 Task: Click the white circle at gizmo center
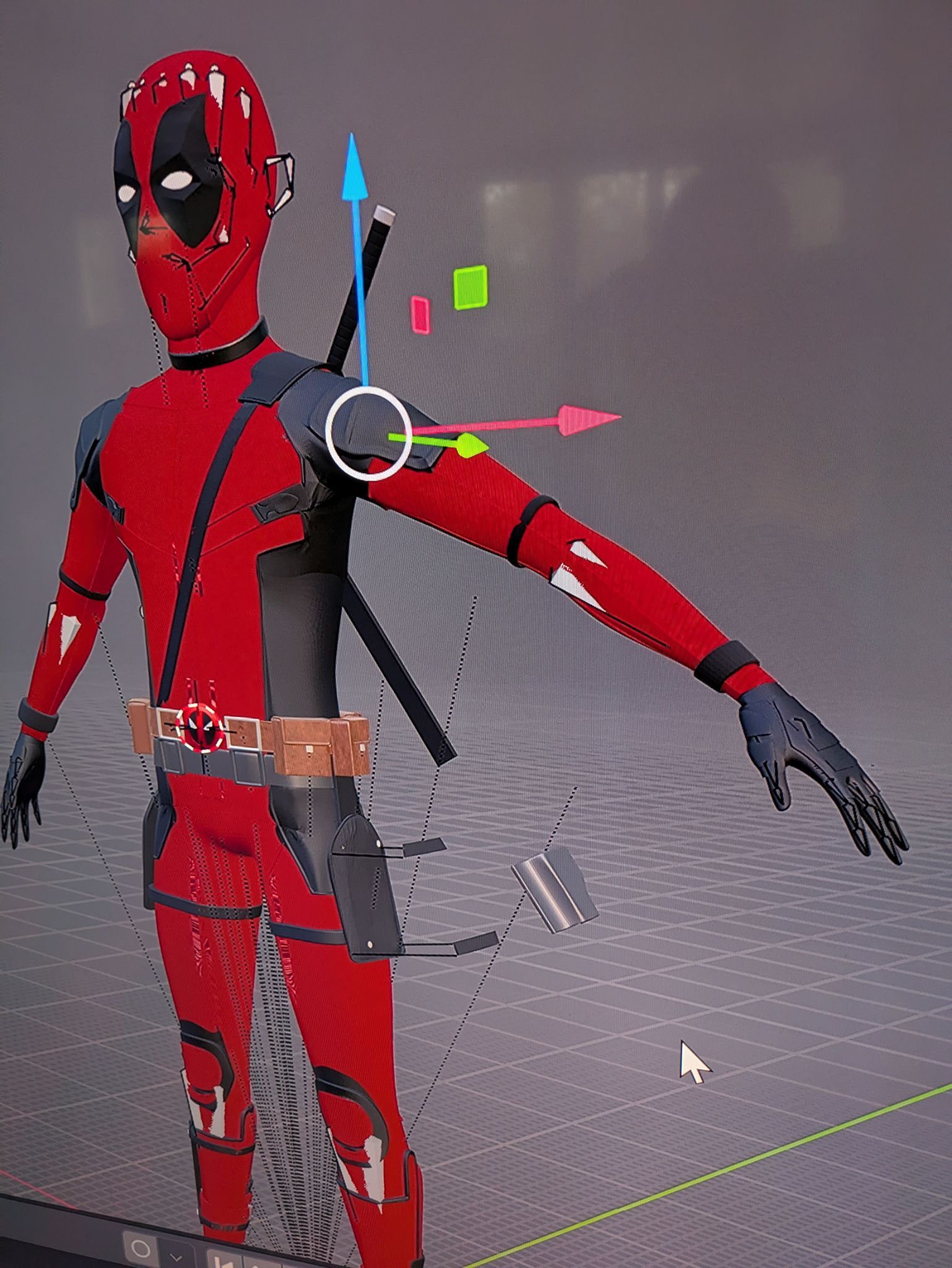coord(368,433)
